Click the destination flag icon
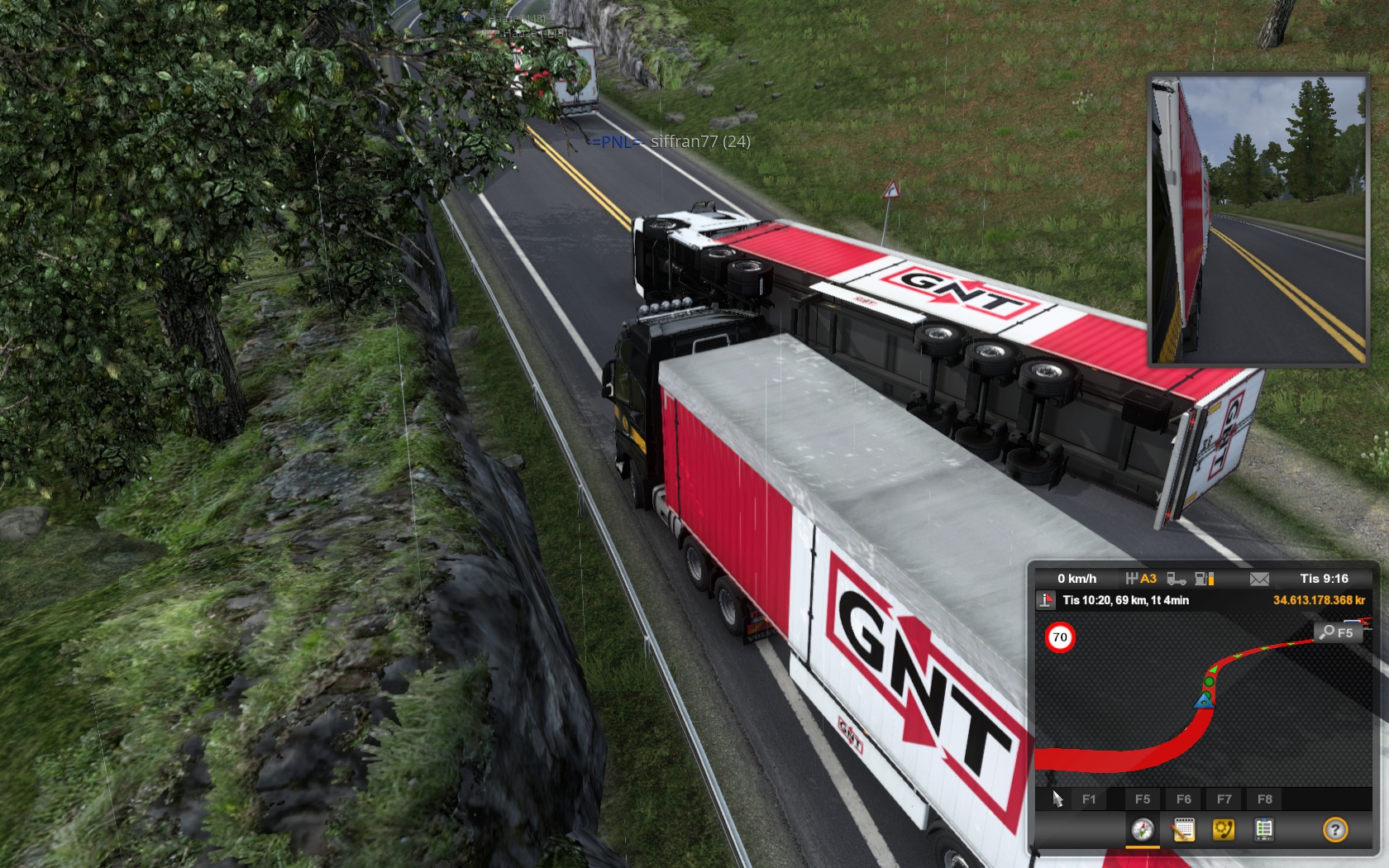Viewport: 1389px width, 868px height. pos(1047,600)
